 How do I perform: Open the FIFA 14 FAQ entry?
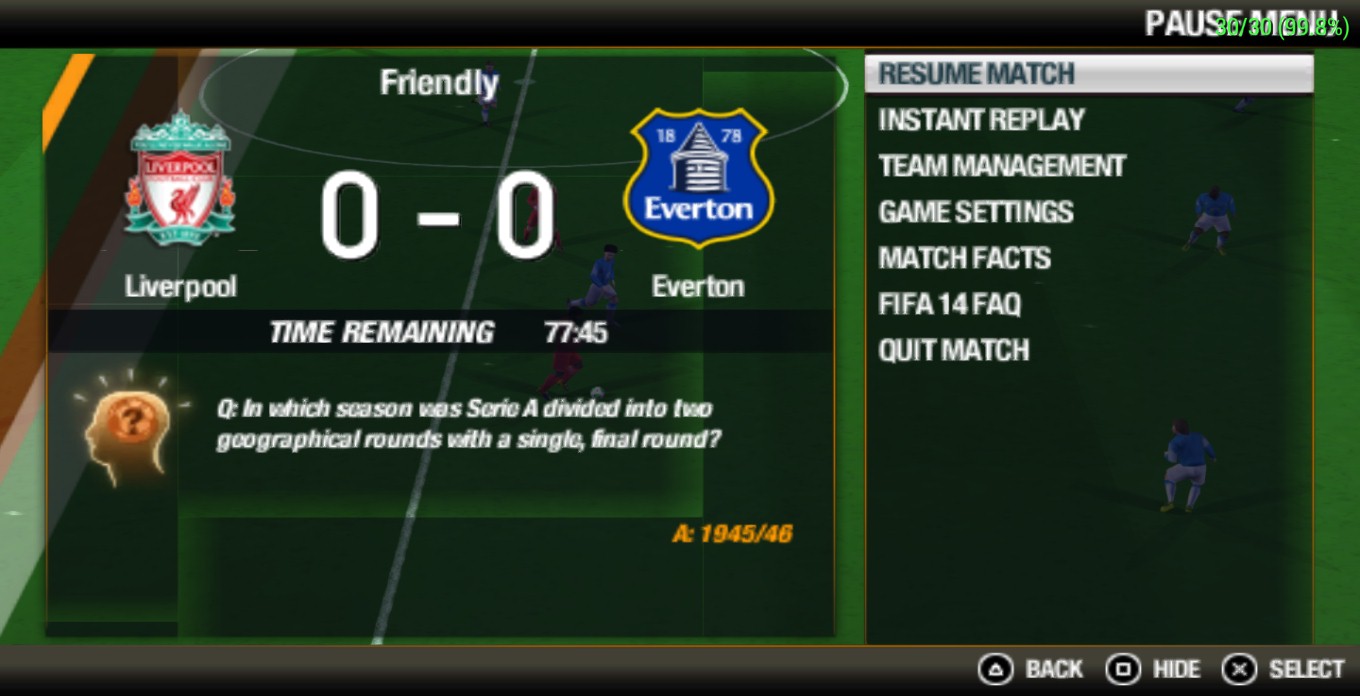(949, 304)
